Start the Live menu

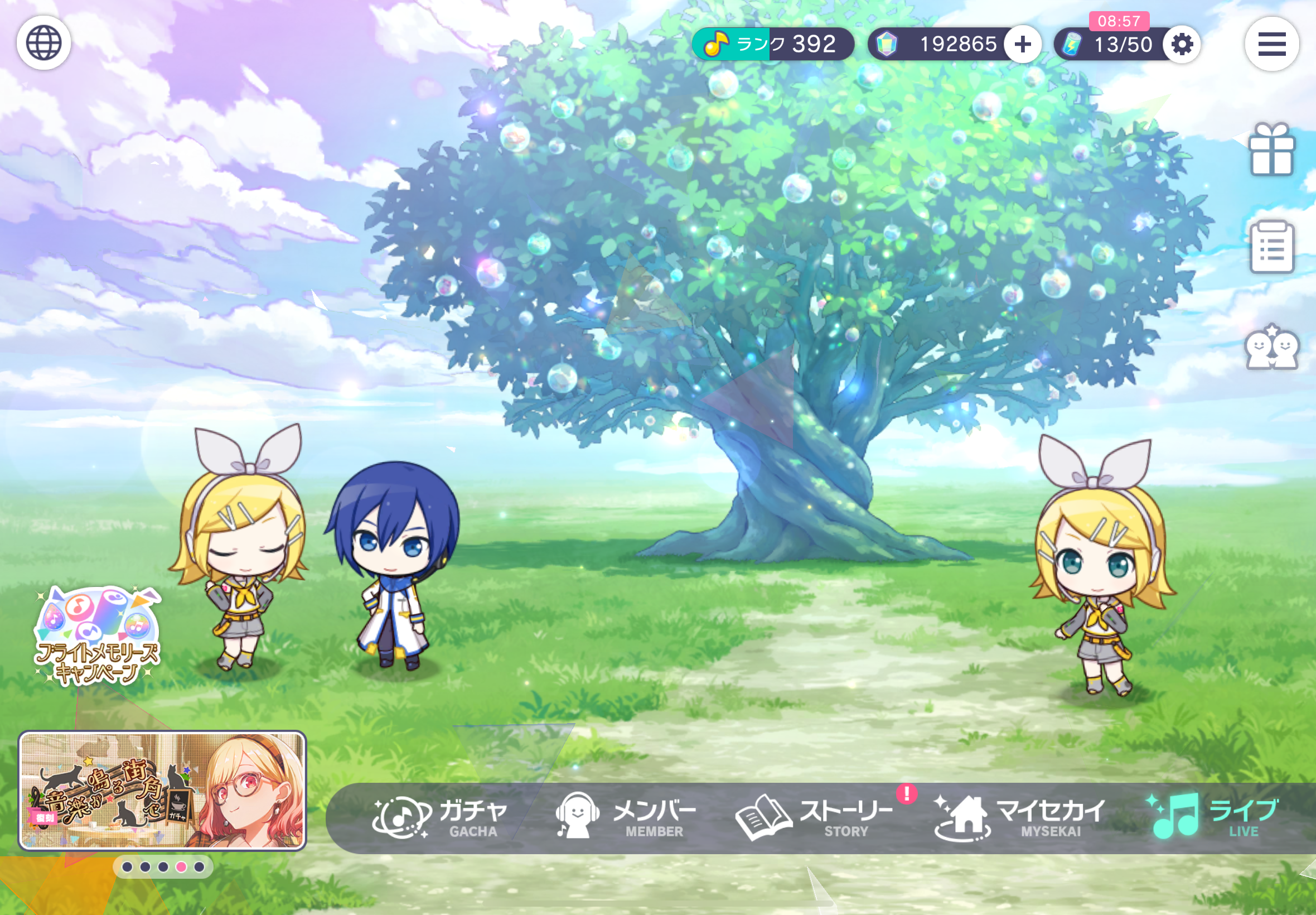point(1212,817)
